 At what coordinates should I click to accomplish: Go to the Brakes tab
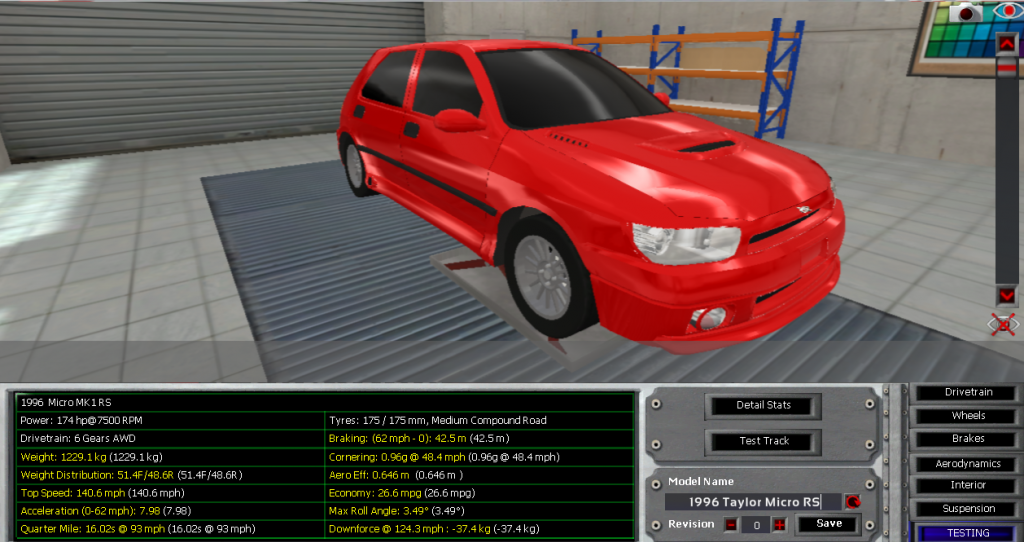(968, 439)
